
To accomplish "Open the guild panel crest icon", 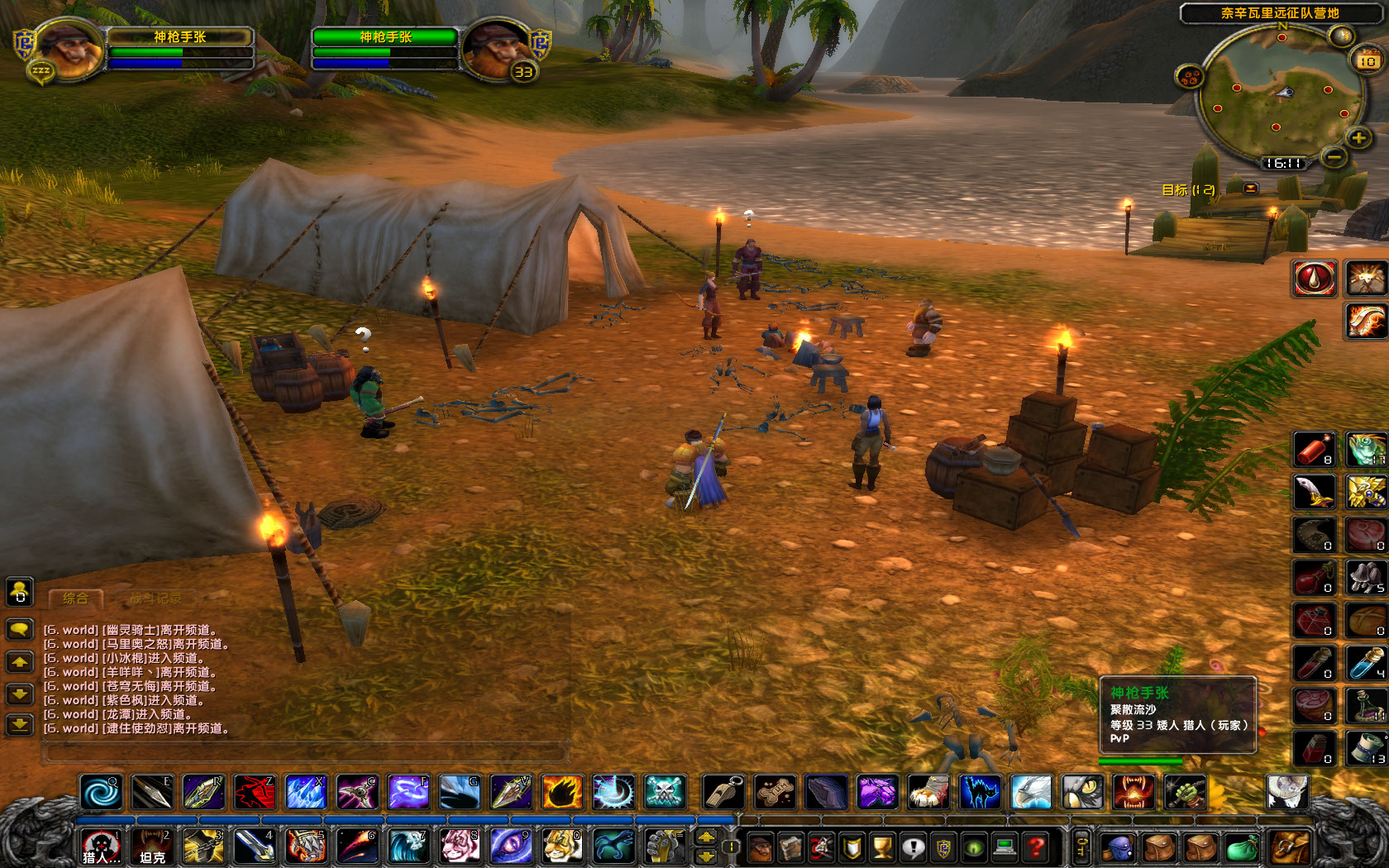I will 944,847.
